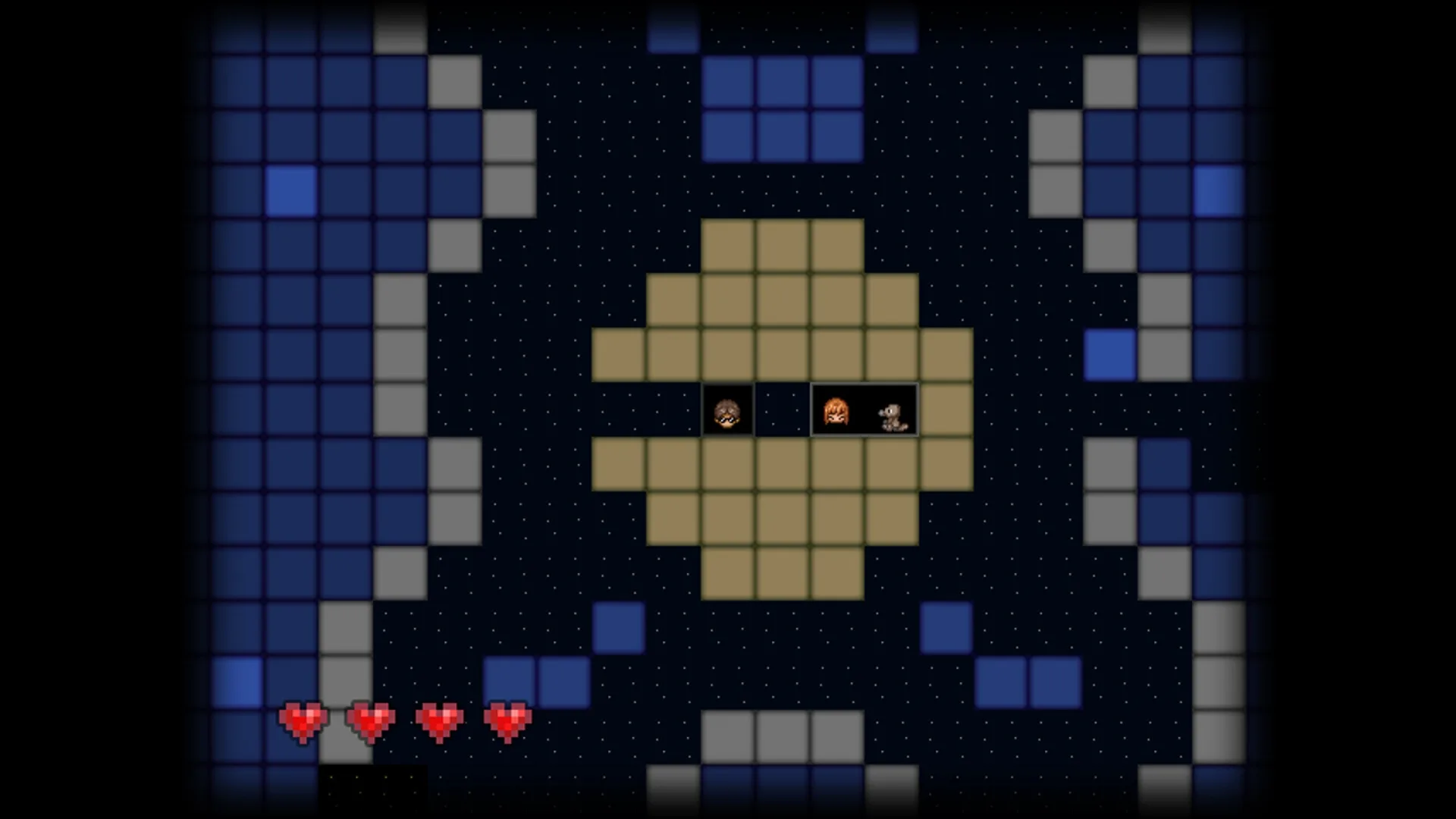Click the topmost tan tile of the island
Viewport: 1456px width, 819px height.
click(x=783, y=243)
